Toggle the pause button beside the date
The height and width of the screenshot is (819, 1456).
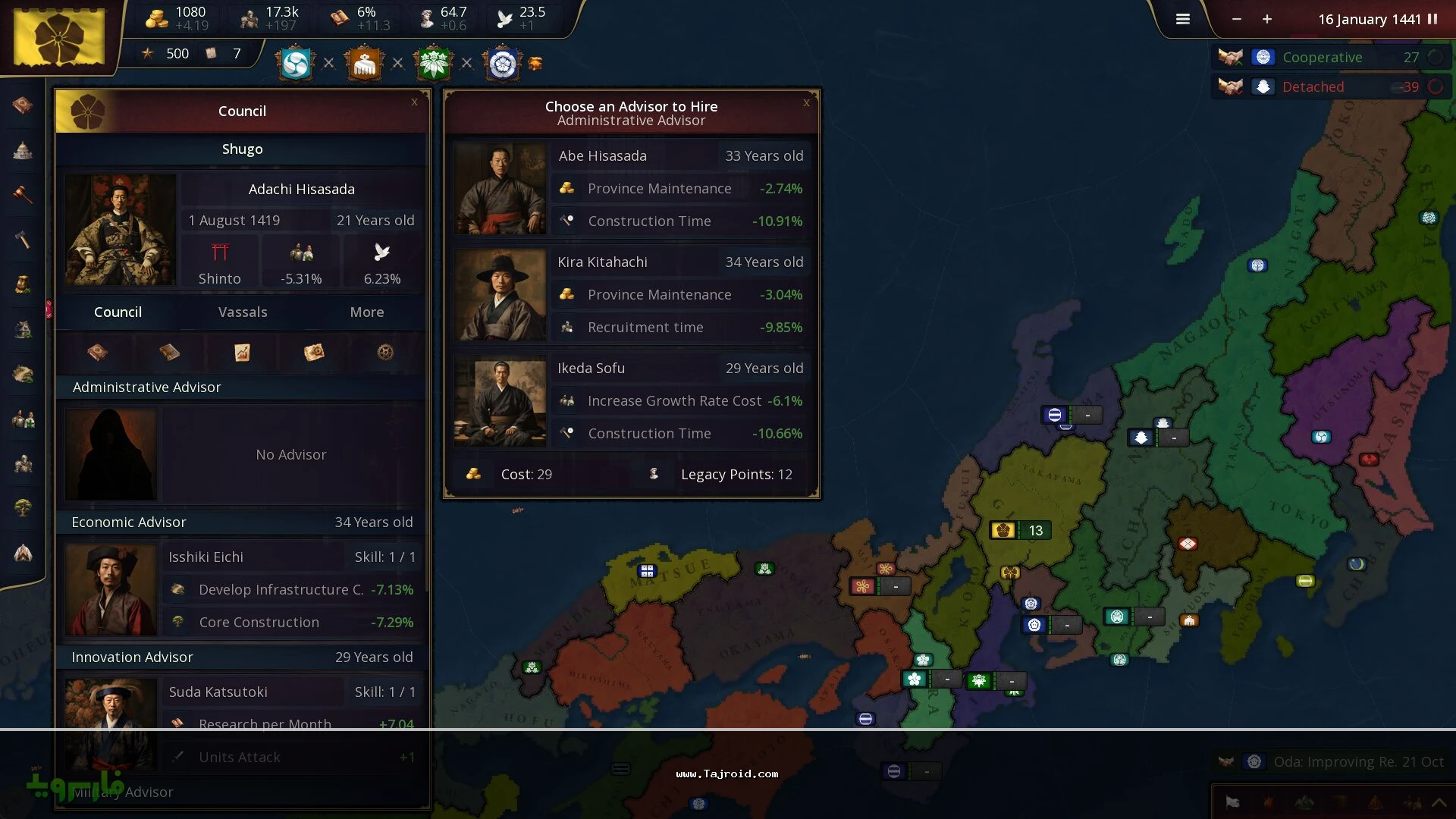[1432, 19]
